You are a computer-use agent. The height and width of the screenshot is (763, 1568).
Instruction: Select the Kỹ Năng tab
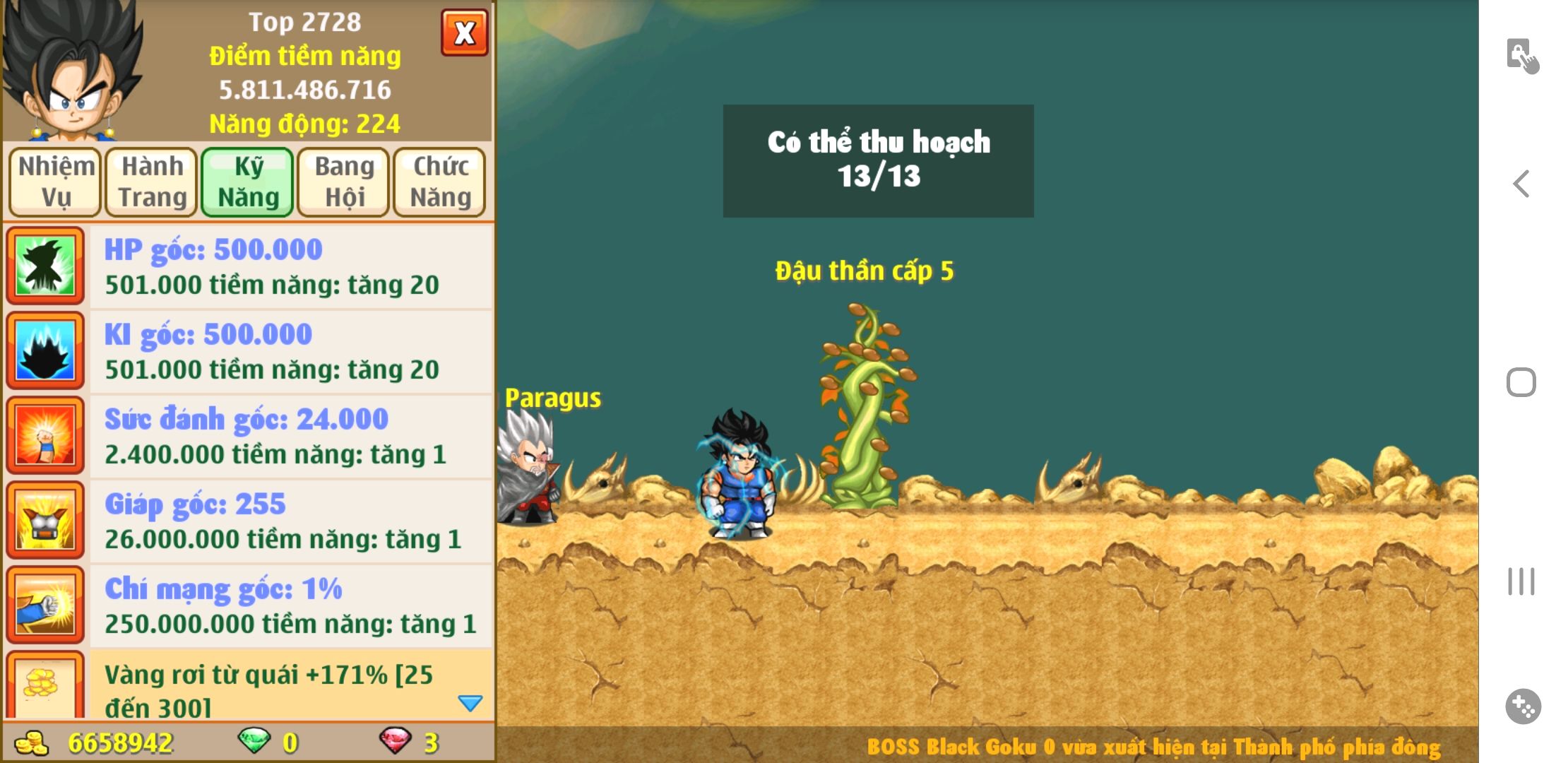[248, 182]
